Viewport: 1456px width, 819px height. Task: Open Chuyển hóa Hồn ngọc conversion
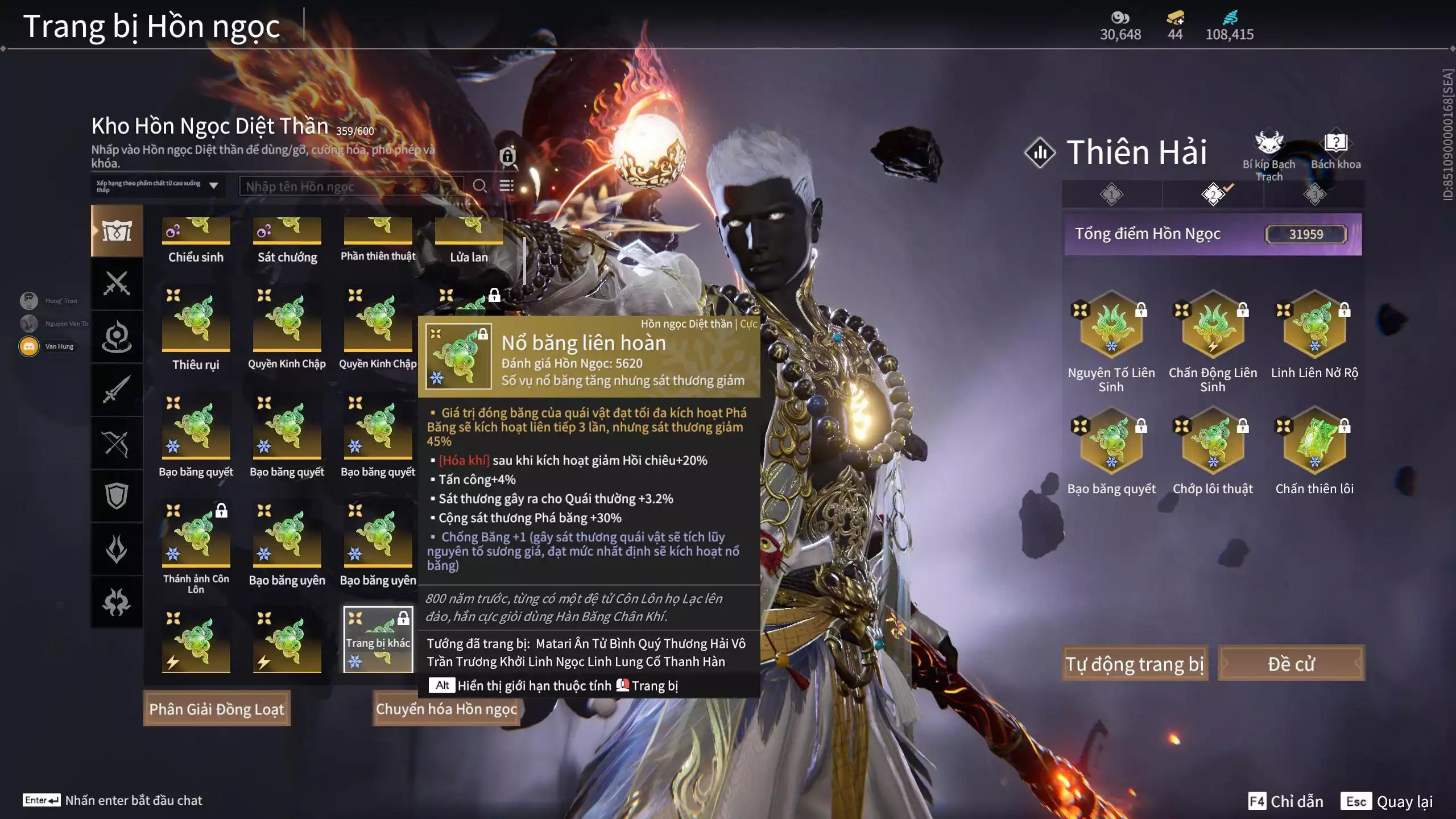coord(446,709)
